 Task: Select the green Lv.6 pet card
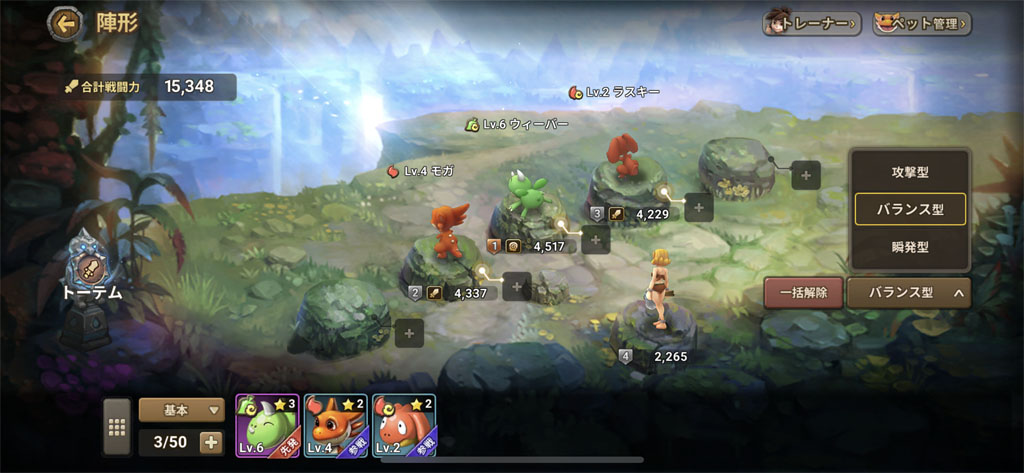click(x=266, y=425)
